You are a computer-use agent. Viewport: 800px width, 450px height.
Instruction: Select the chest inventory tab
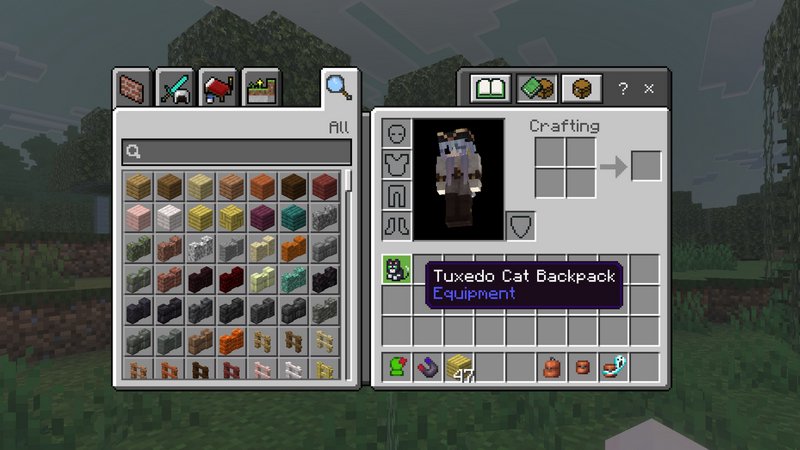[x=579, y=89]
